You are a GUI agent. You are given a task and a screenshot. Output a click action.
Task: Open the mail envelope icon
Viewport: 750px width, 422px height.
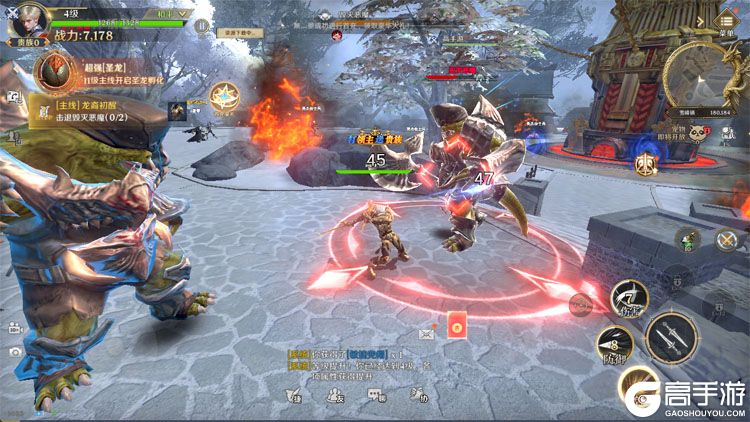428,331
